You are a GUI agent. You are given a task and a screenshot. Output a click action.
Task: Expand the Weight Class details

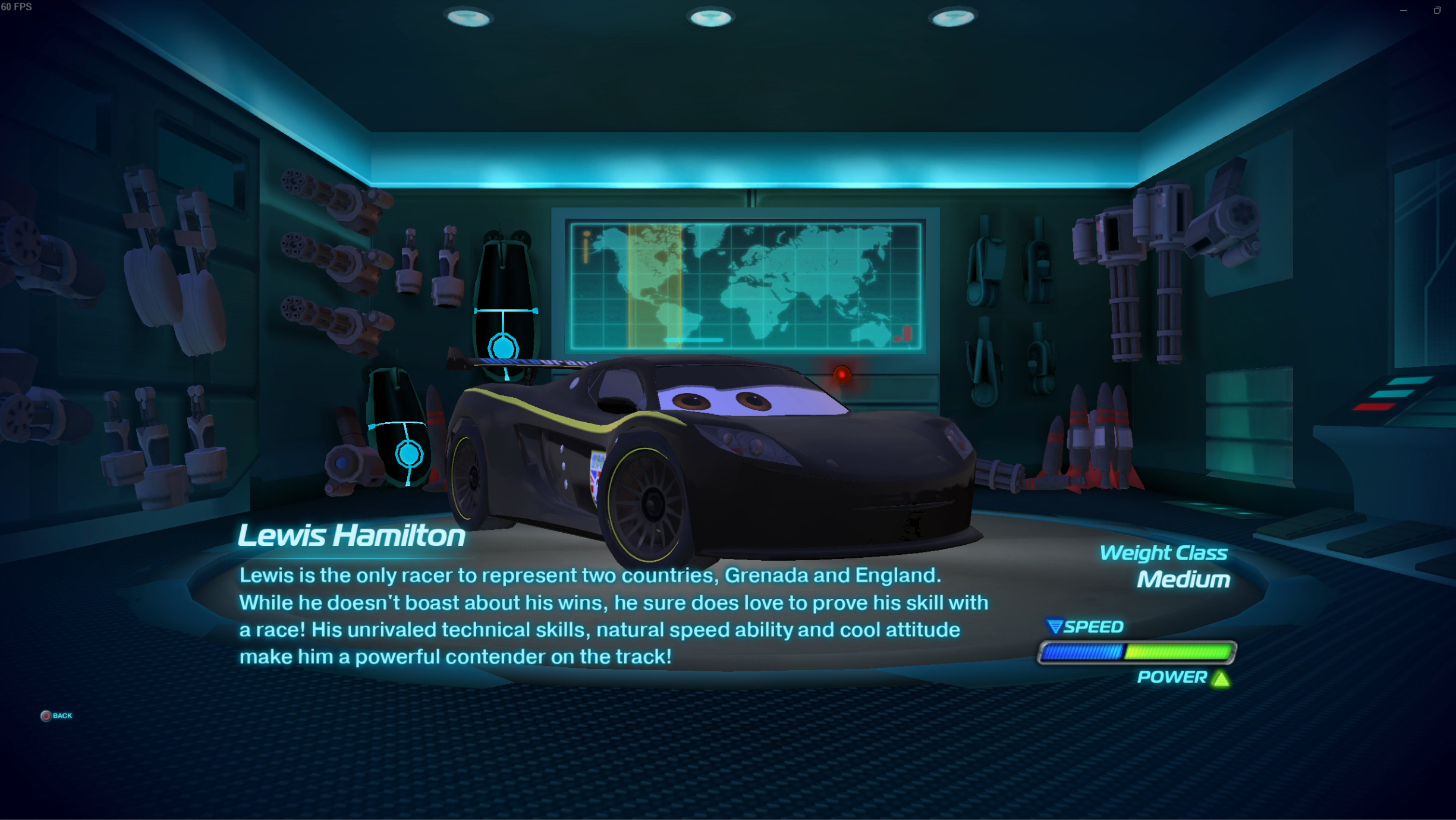(x=1163, y=552)
